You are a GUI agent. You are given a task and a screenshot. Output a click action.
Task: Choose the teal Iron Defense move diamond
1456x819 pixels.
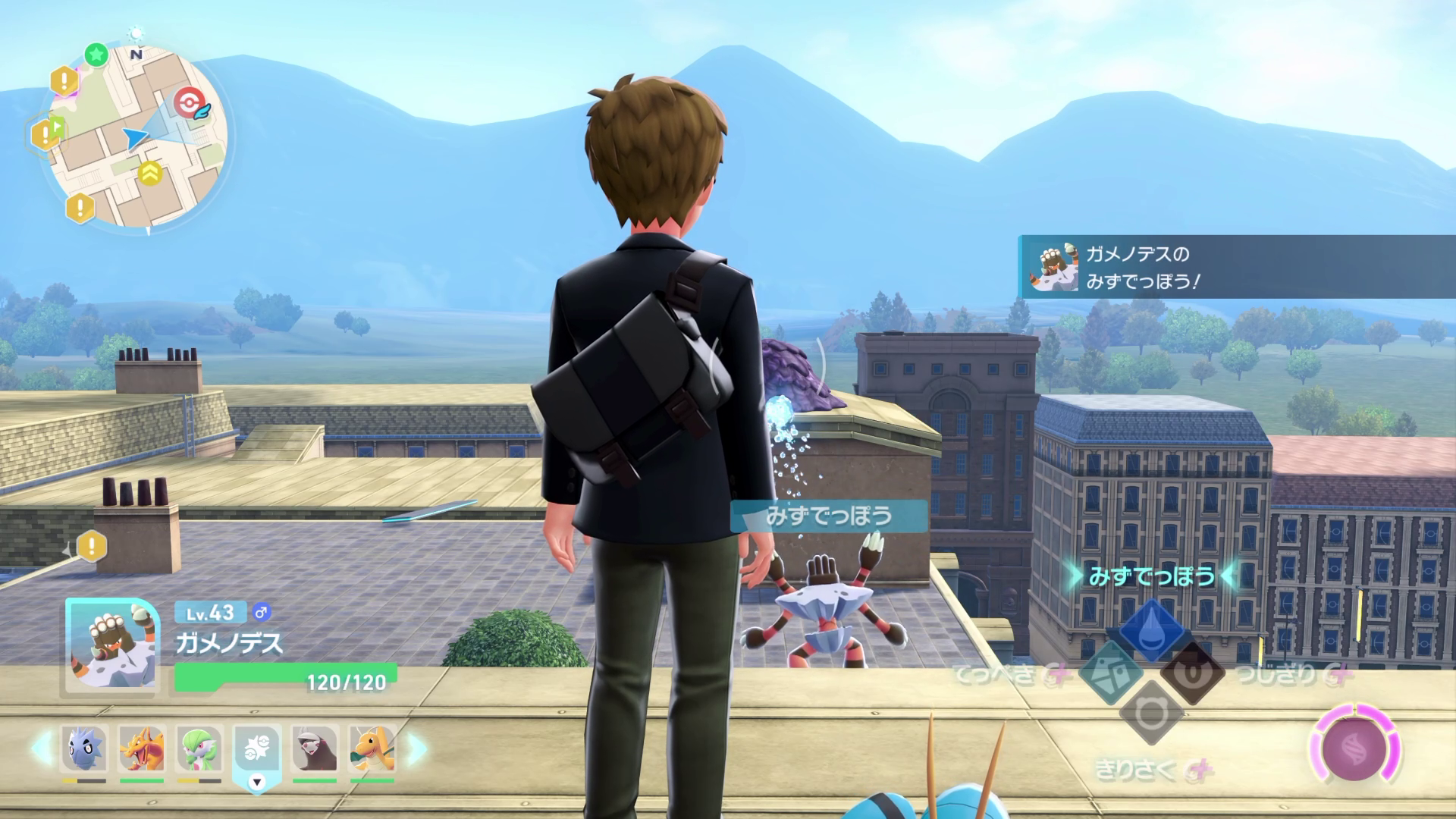pyautogui.click(x=1110, y=673)
